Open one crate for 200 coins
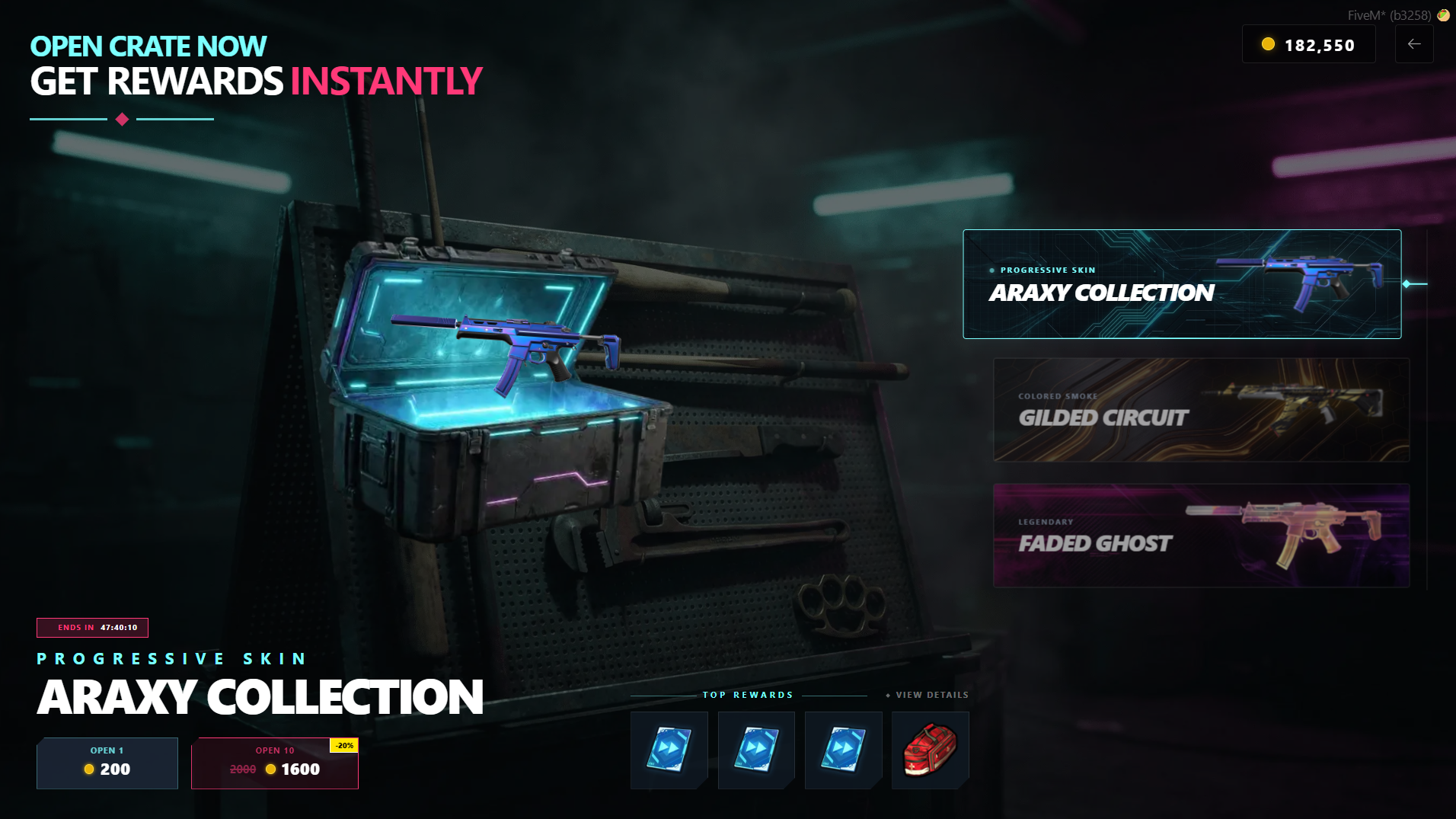Viewport: 1456px width, 819px height. [107, 763]
